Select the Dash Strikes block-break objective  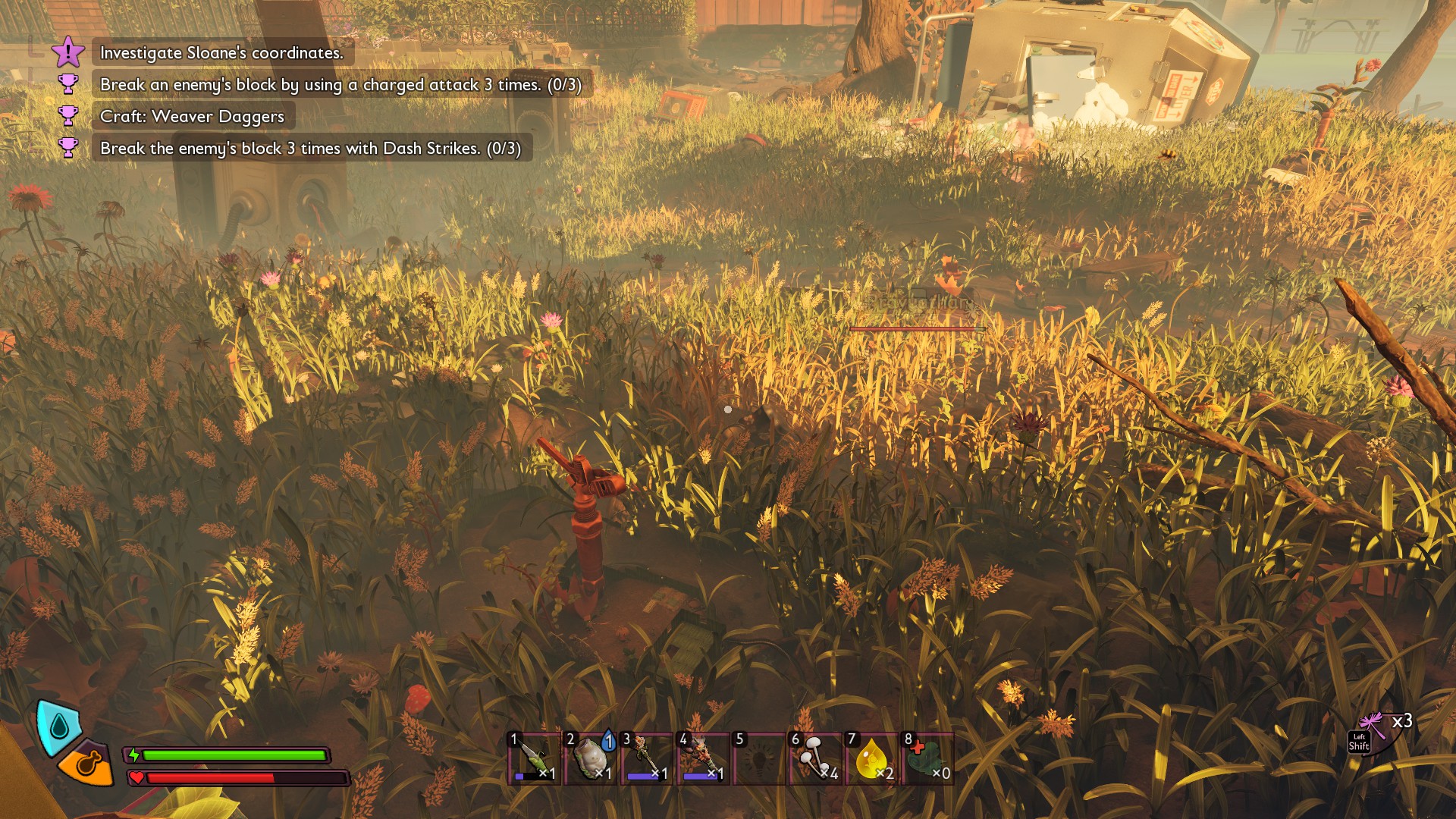tap(310, 148)
